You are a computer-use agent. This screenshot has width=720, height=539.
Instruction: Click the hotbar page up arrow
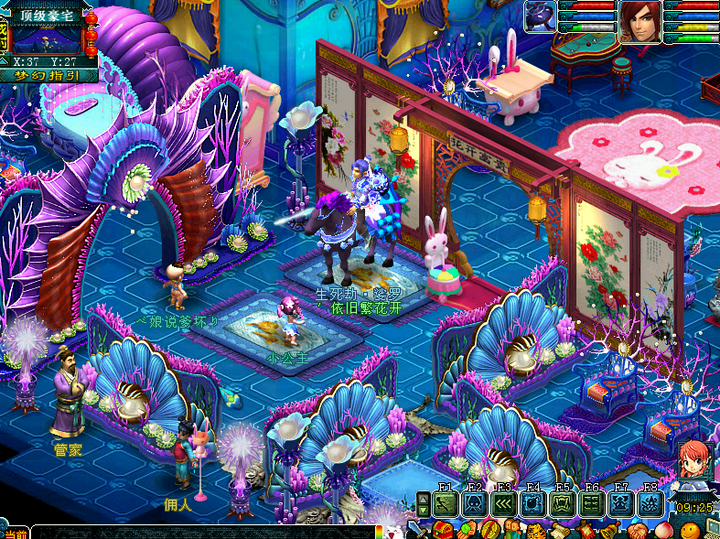coord(423,497)
